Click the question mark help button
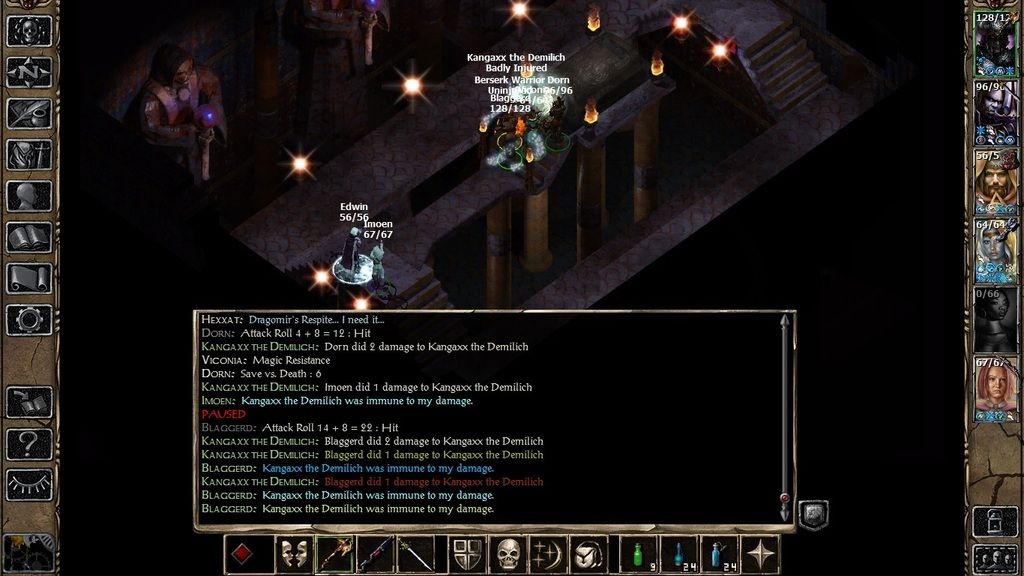This screenshot has width=1024, height=576. pos(29,443)
